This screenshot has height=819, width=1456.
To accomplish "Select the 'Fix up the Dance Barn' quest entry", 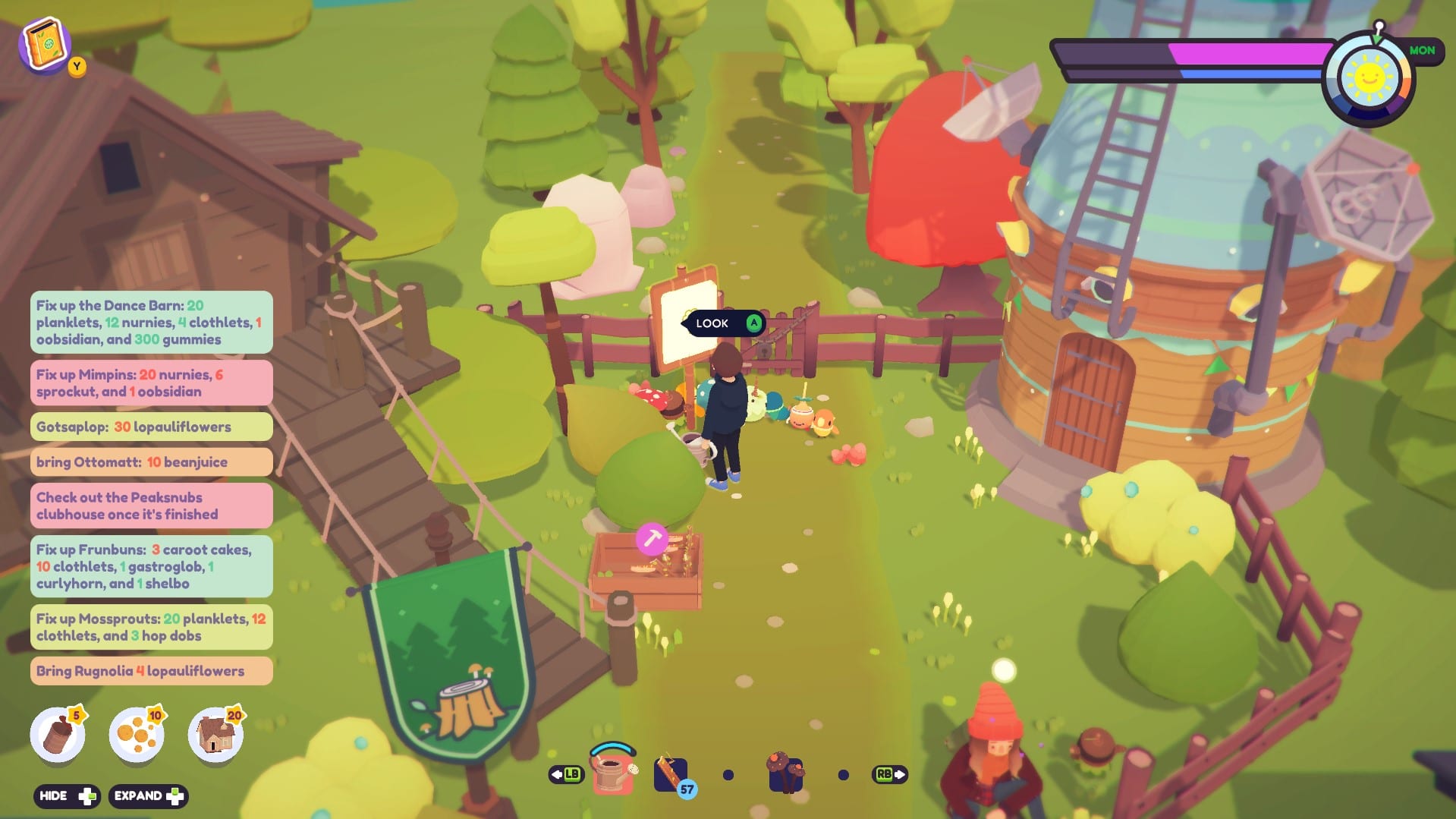I will [x=150, y=322].
